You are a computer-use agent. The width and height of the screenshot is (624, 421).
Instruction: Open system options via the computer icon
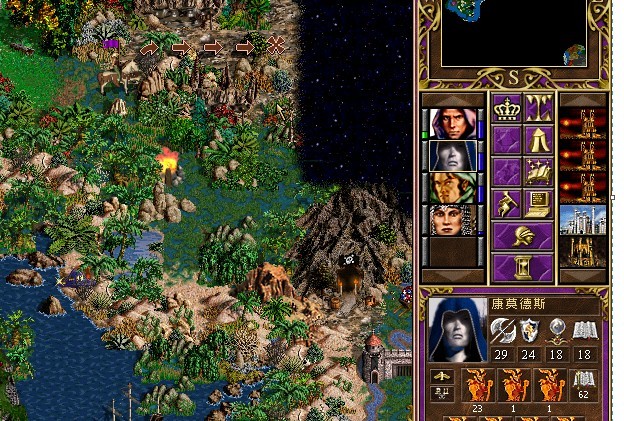pos(539,204)
